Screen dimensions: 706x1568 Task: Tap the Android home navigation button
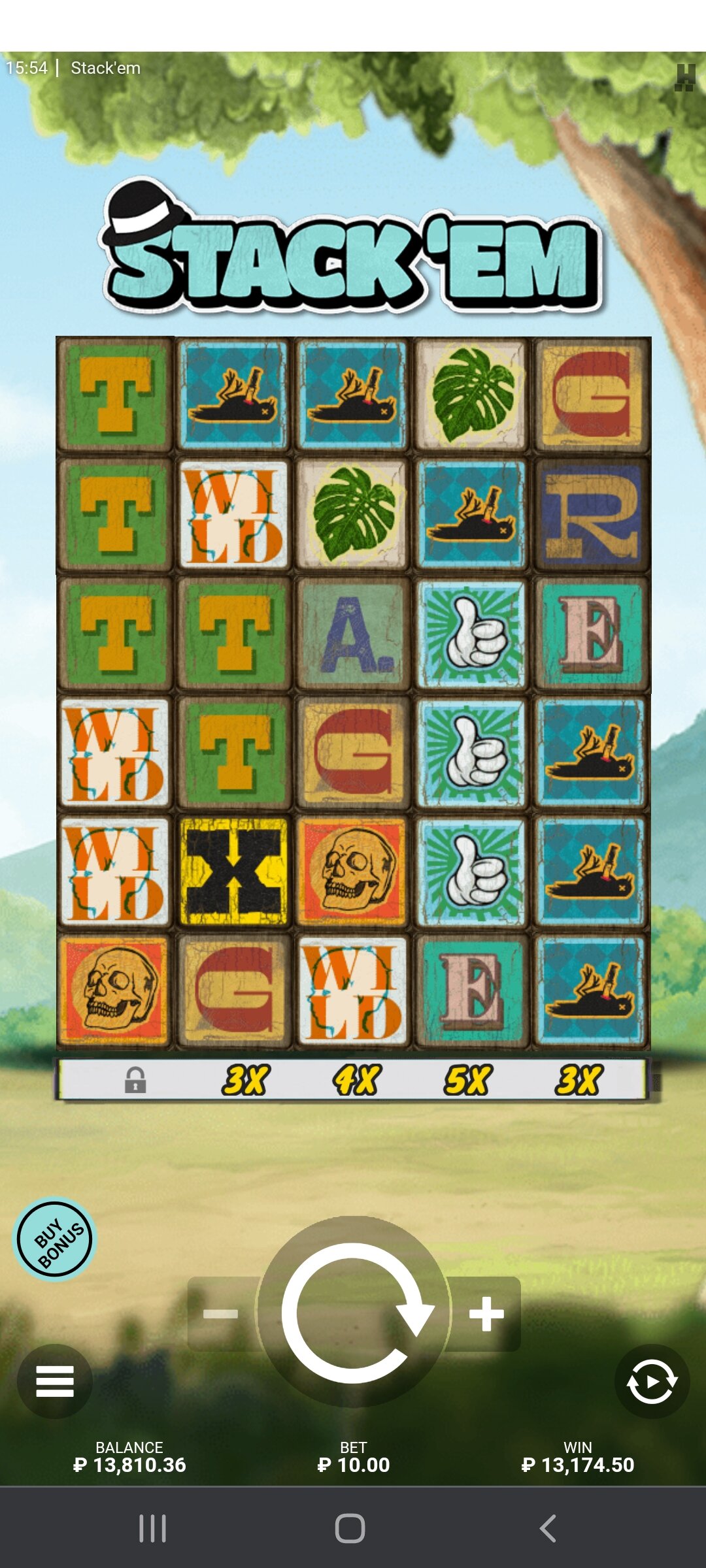click(350, 1529)
